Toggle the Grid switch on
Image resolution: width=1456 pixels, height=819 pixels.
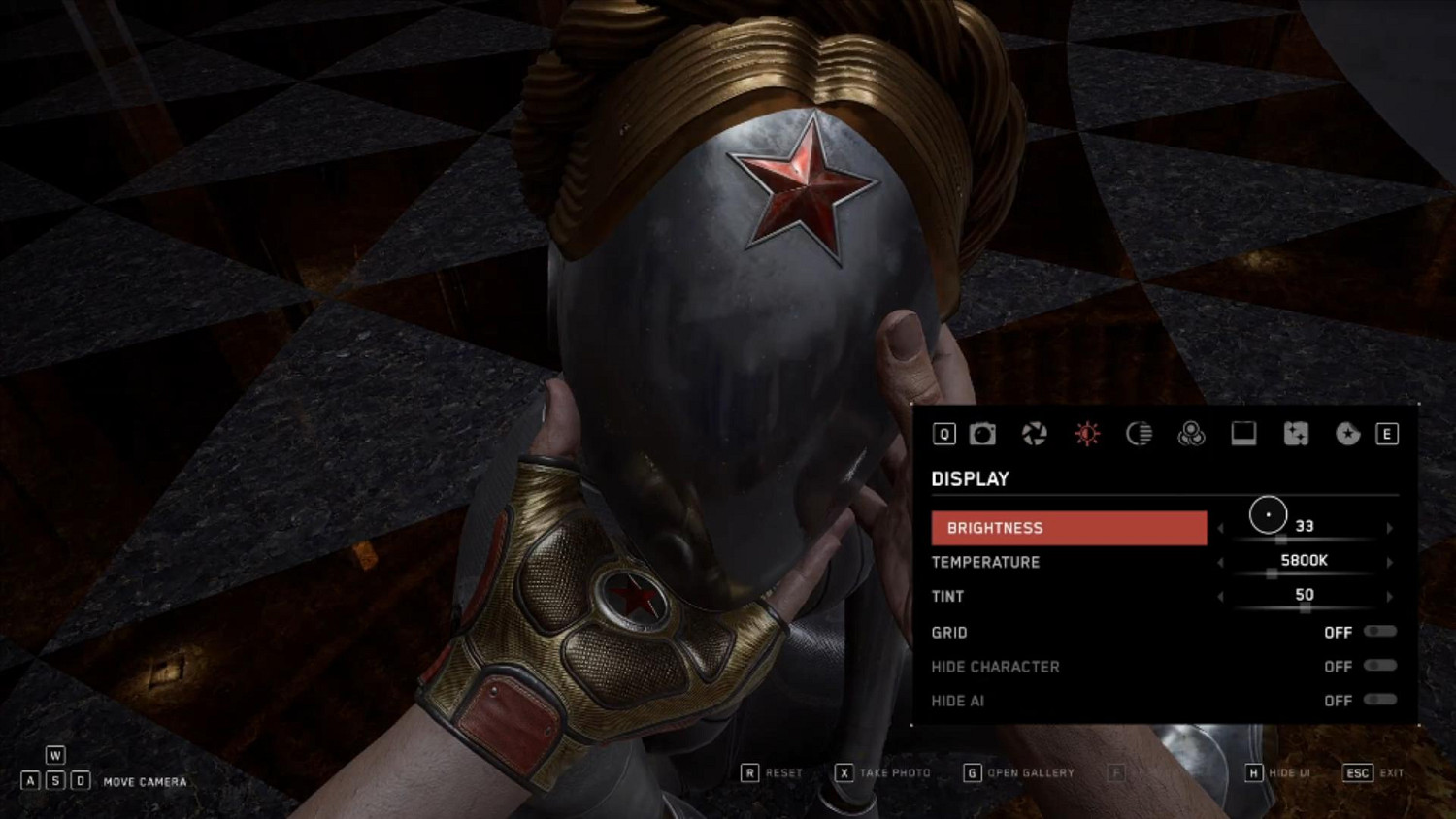1379,632
